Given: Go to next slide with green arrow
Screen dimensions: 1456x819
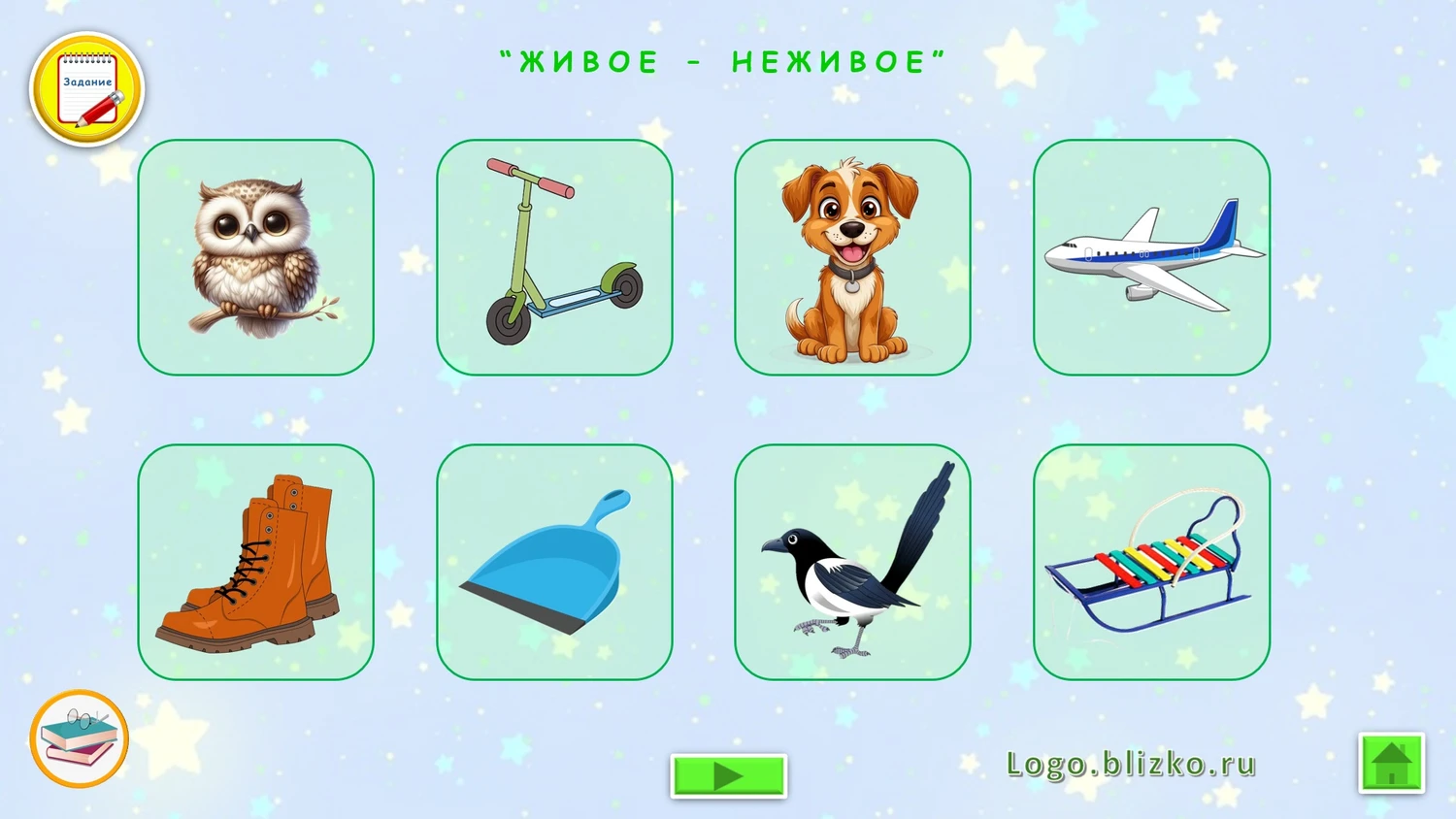Looking at the screenshot, I should pyautogui.click(x=728, y=775).
